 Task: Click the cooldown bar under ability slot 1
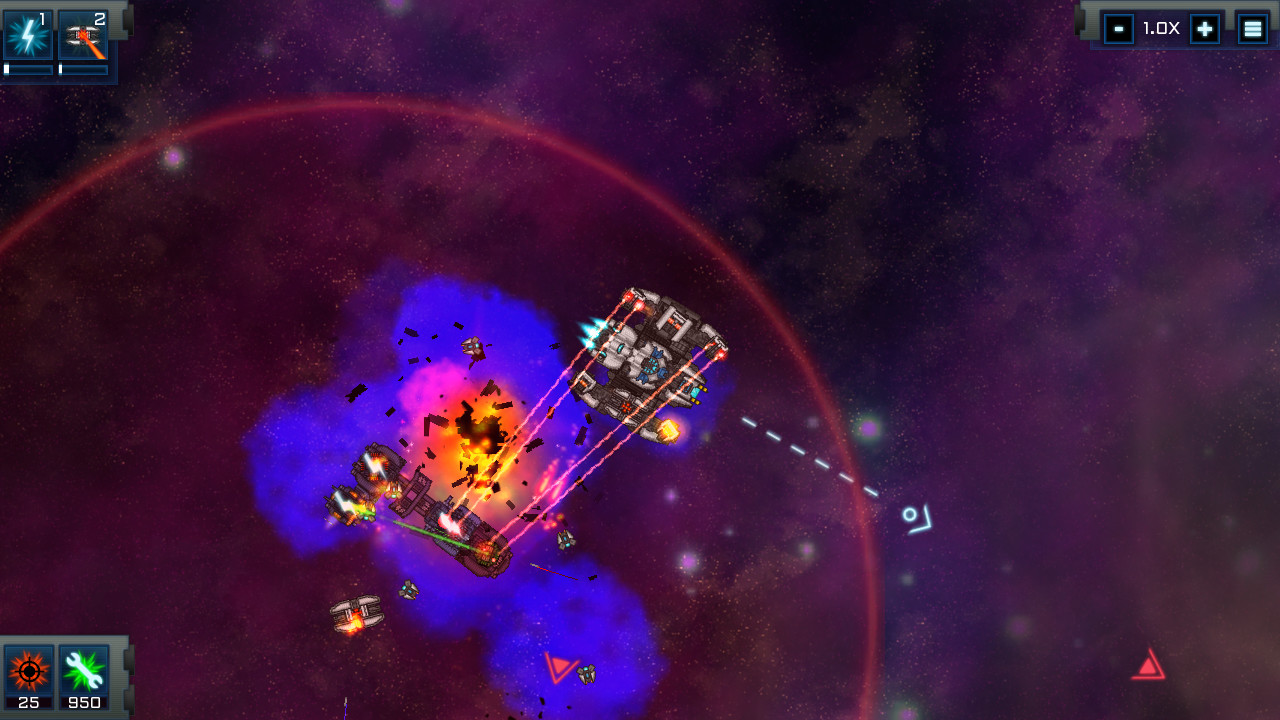click(x=28, y=68)
